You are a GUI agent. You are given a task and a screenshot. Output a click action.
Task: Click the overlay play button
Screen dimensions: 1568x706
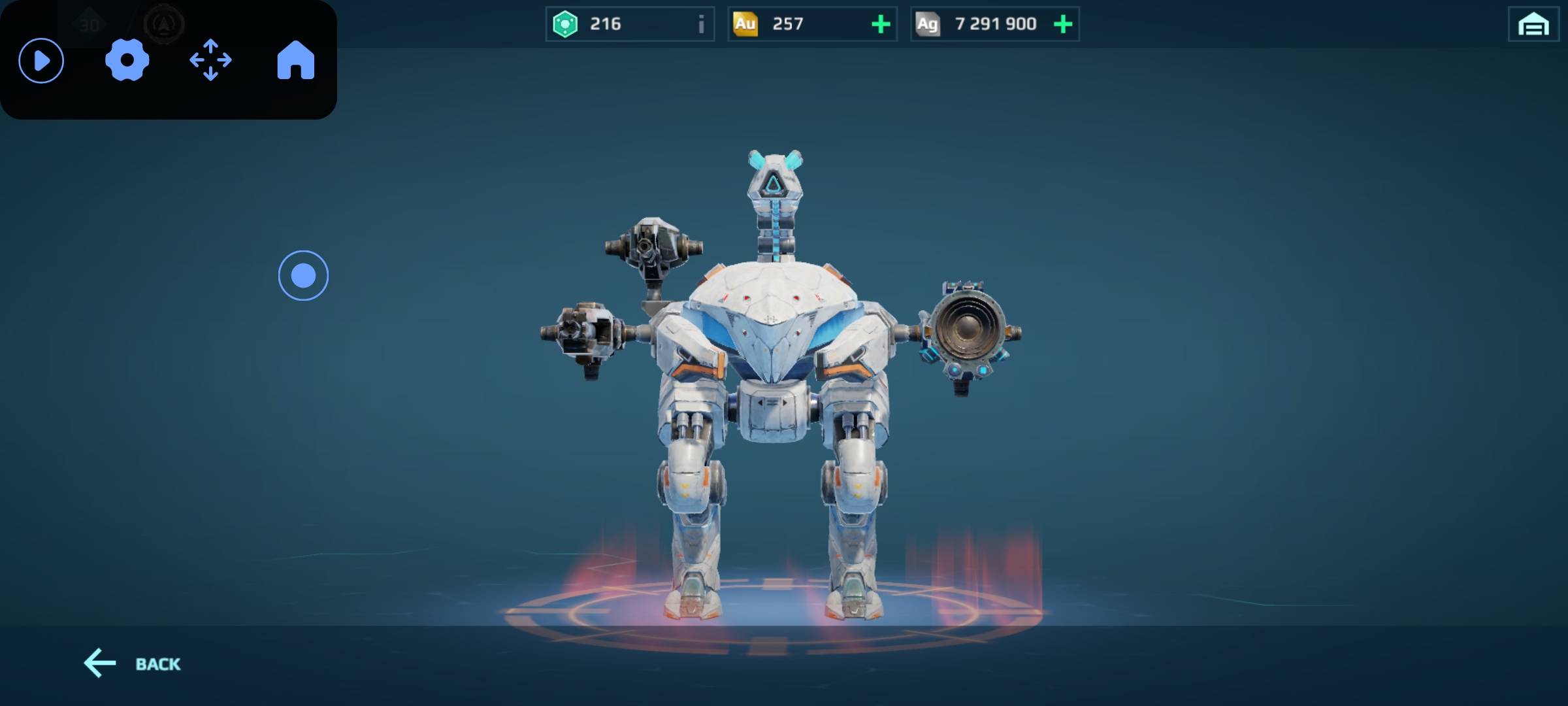tap(41, 61)
